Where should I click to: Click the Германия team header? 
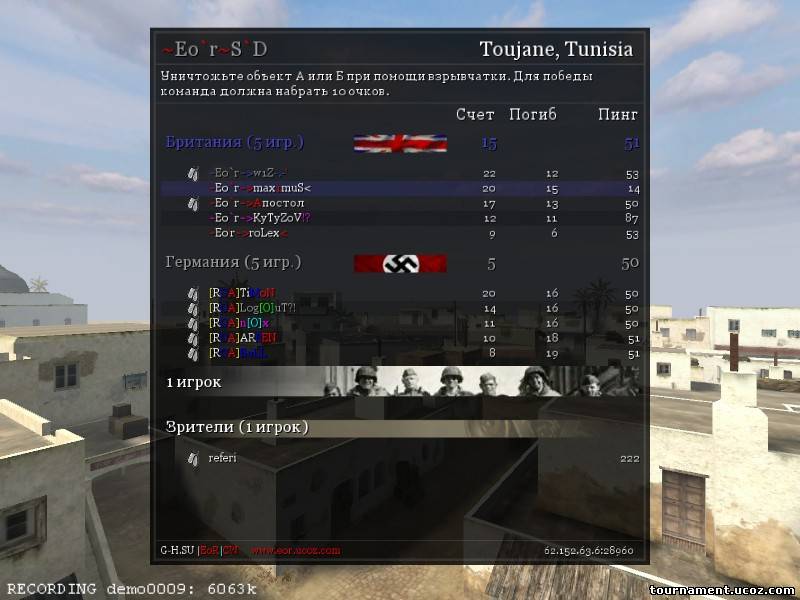(x=233, y=262)
